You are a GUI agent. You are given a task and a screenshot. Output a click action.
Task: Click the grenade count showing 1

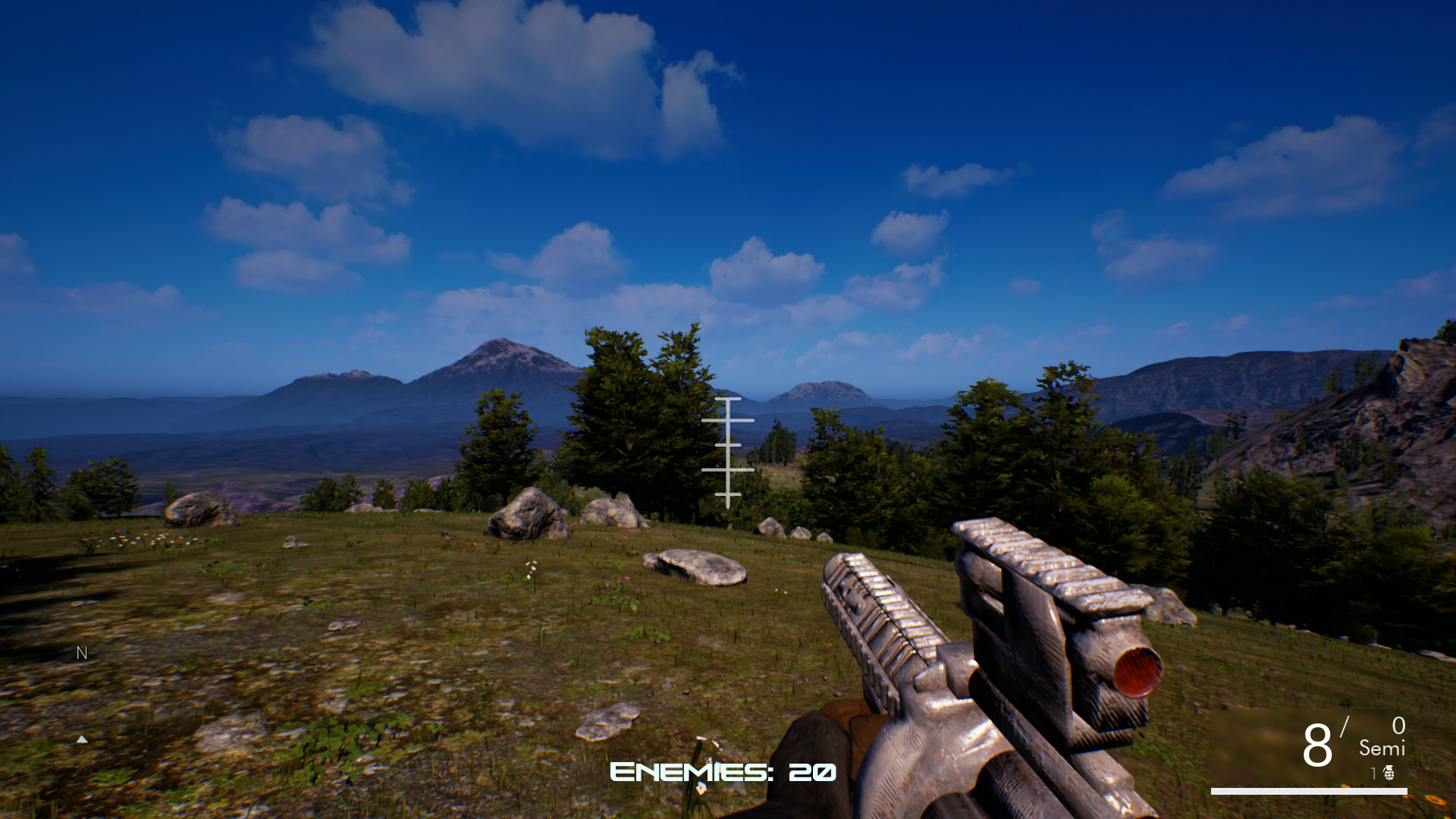(1374, 773)
